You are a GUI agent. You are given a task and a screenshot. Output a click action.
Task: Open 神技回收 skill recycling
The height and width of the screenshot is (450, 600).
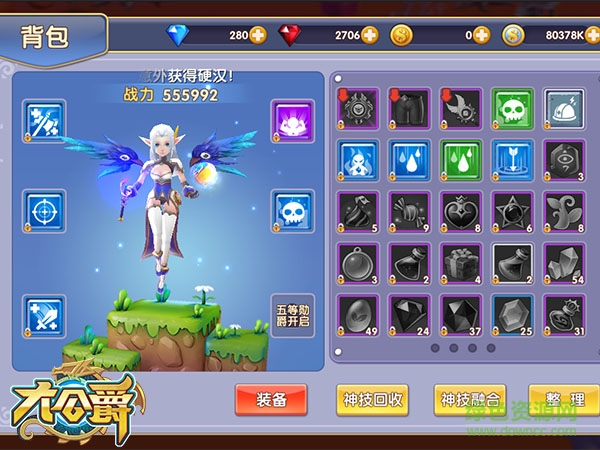372,399
